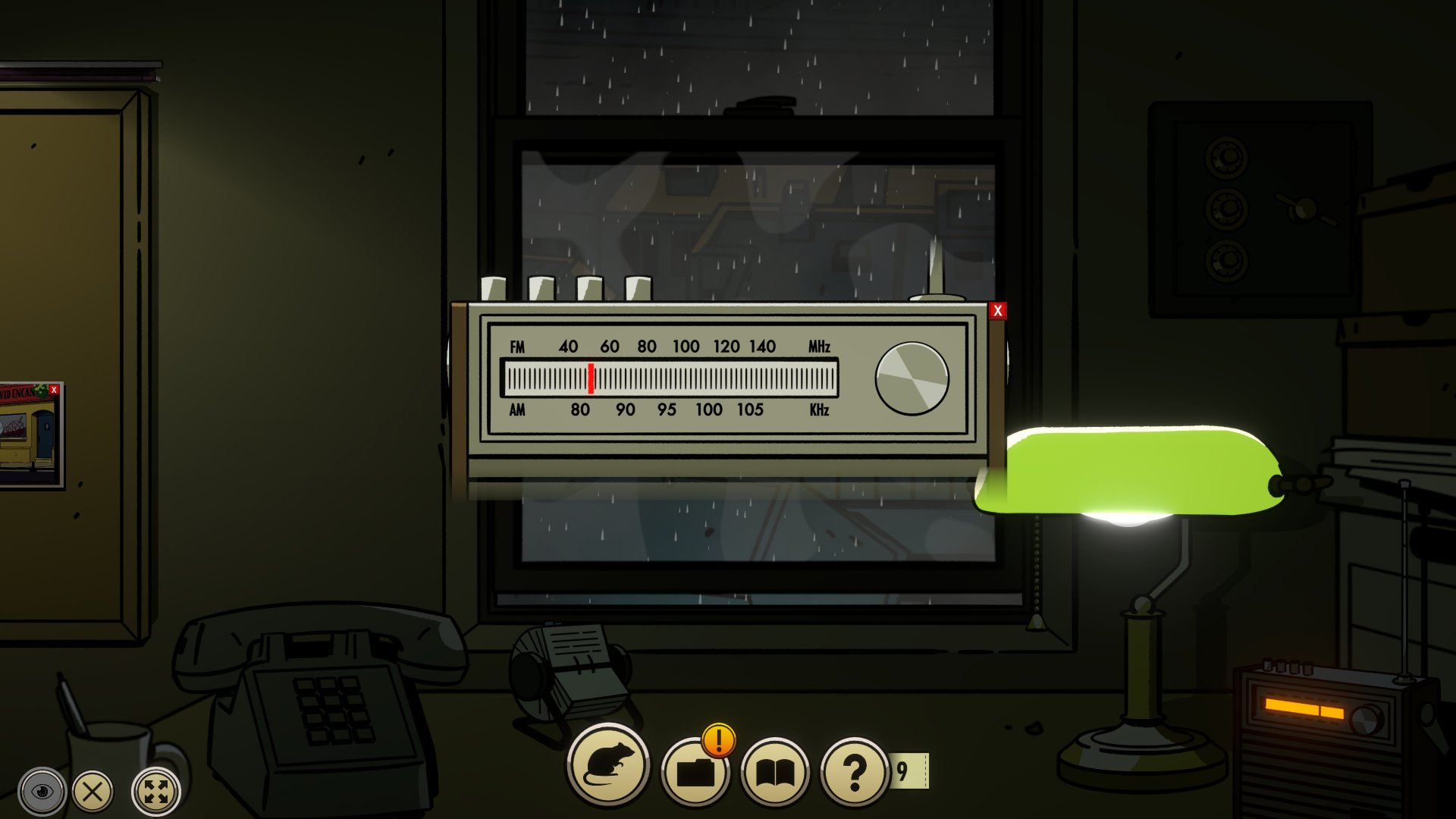Toggle the eye visibility button
Image resolution: width=1456 pixels, height=819 pixels.
(x=42, y=792)
